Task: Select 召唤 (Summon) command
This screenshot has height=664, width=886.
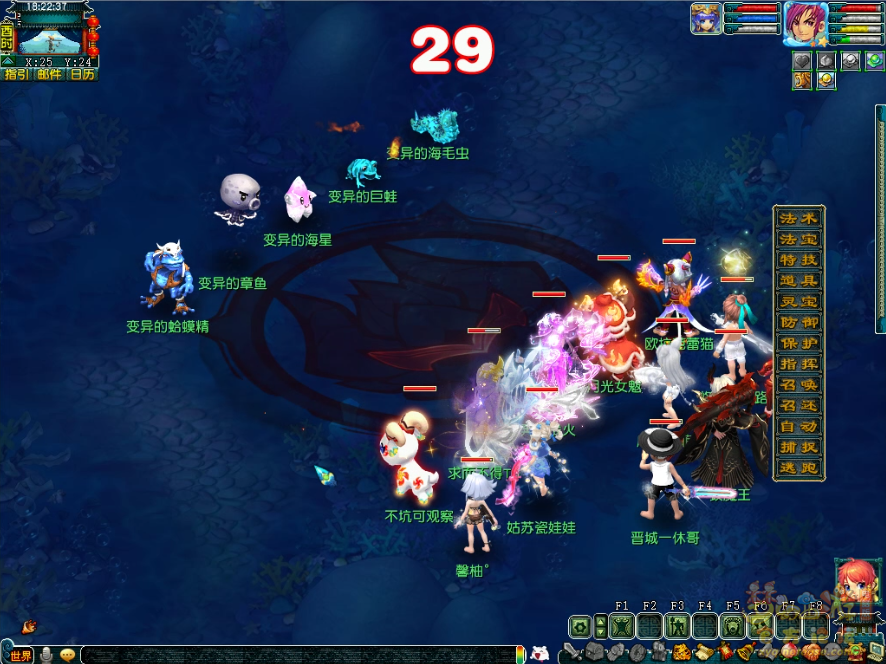Action: pyautogui.click(x=798, y=385)
